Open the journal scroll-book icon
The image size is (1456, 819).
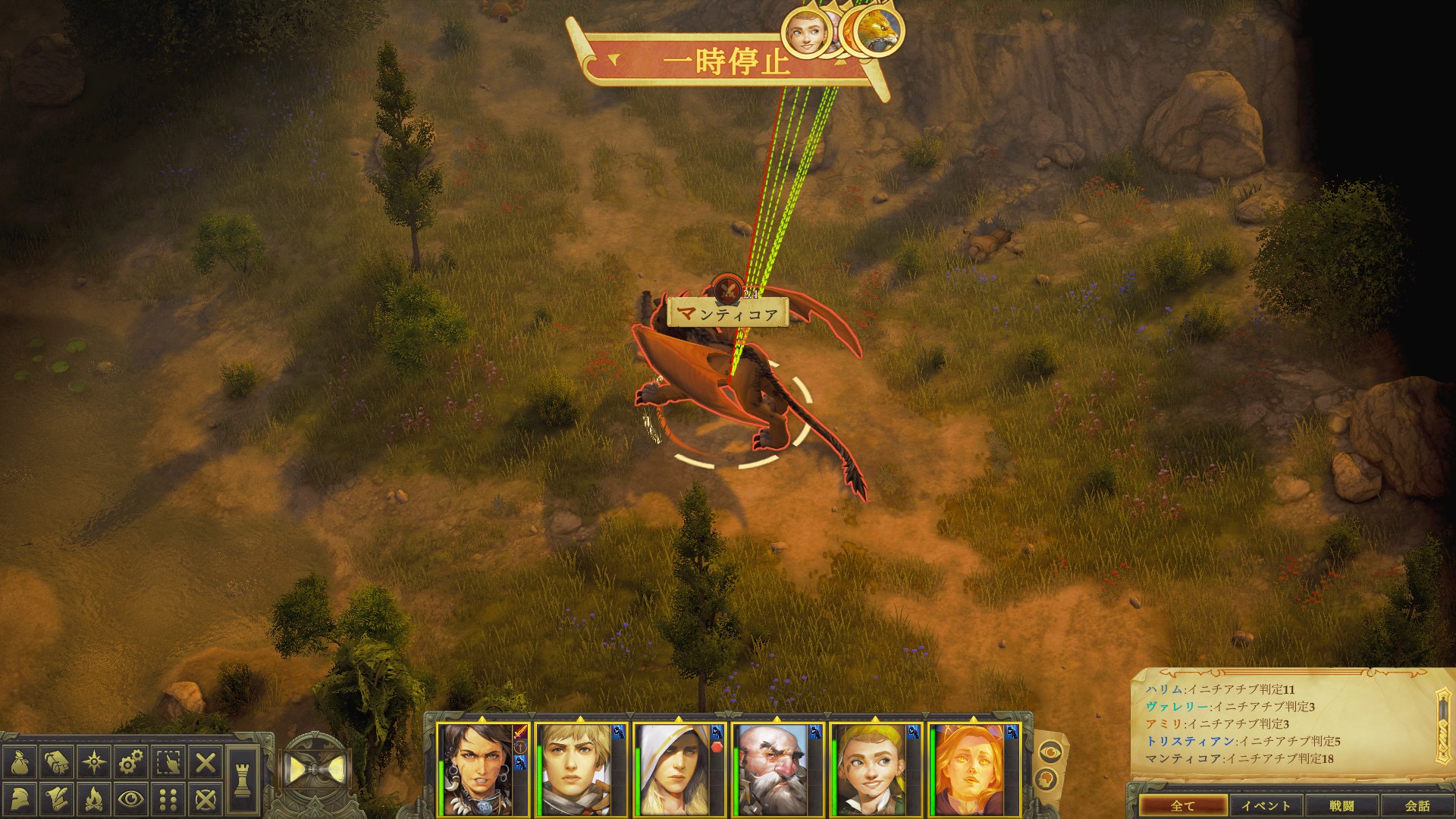click(57, 762)
